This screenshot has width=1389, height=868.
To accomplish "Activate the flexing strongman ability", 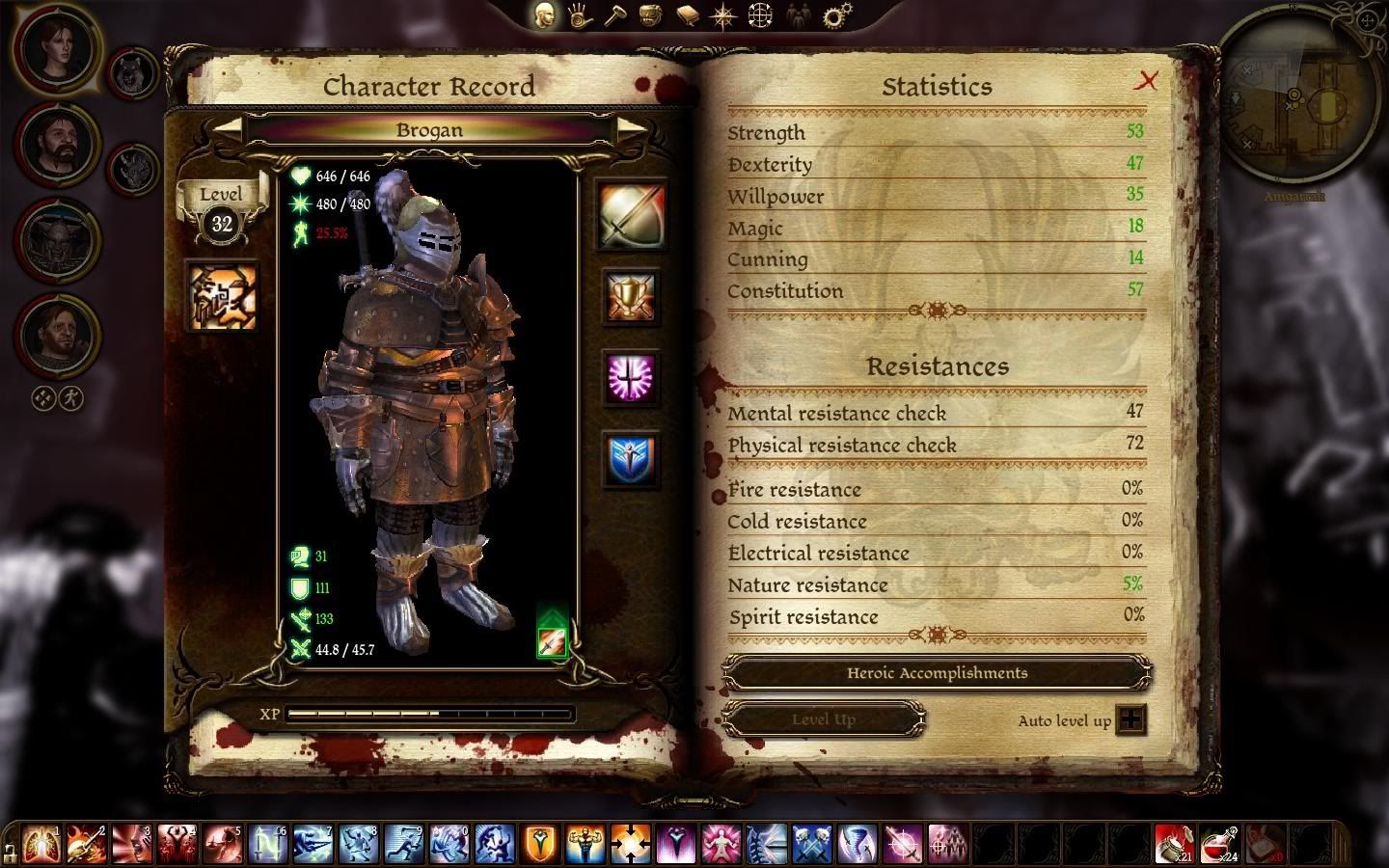I will tap(585, 844).
